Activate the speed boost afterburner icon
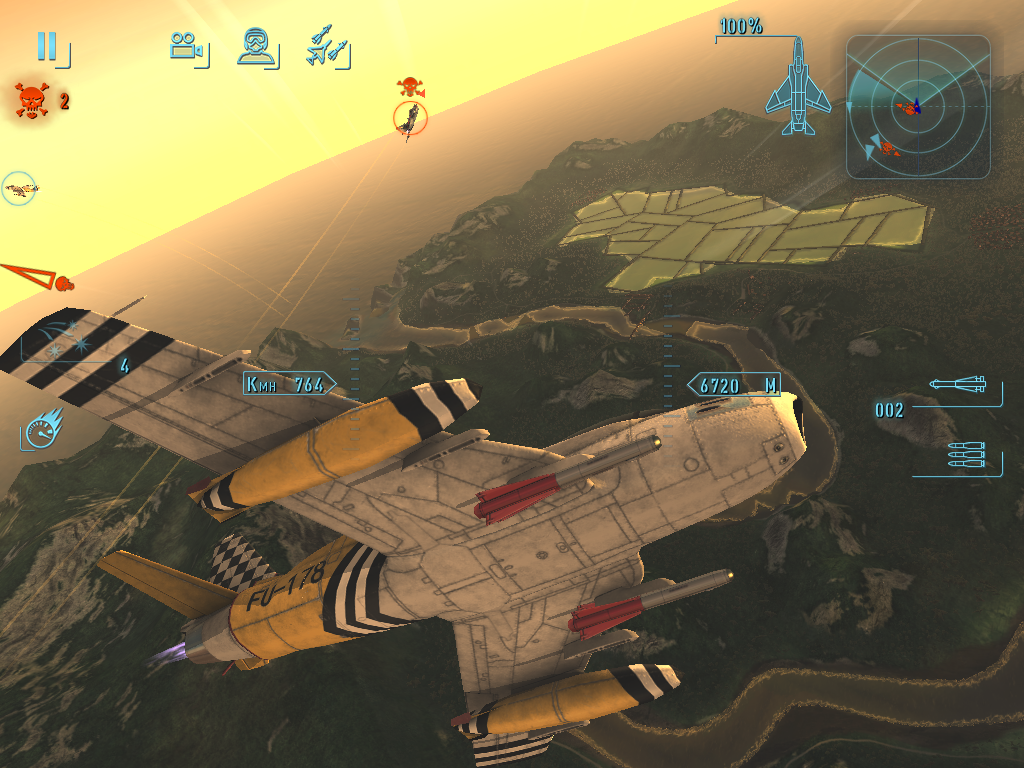 [43, 429]
